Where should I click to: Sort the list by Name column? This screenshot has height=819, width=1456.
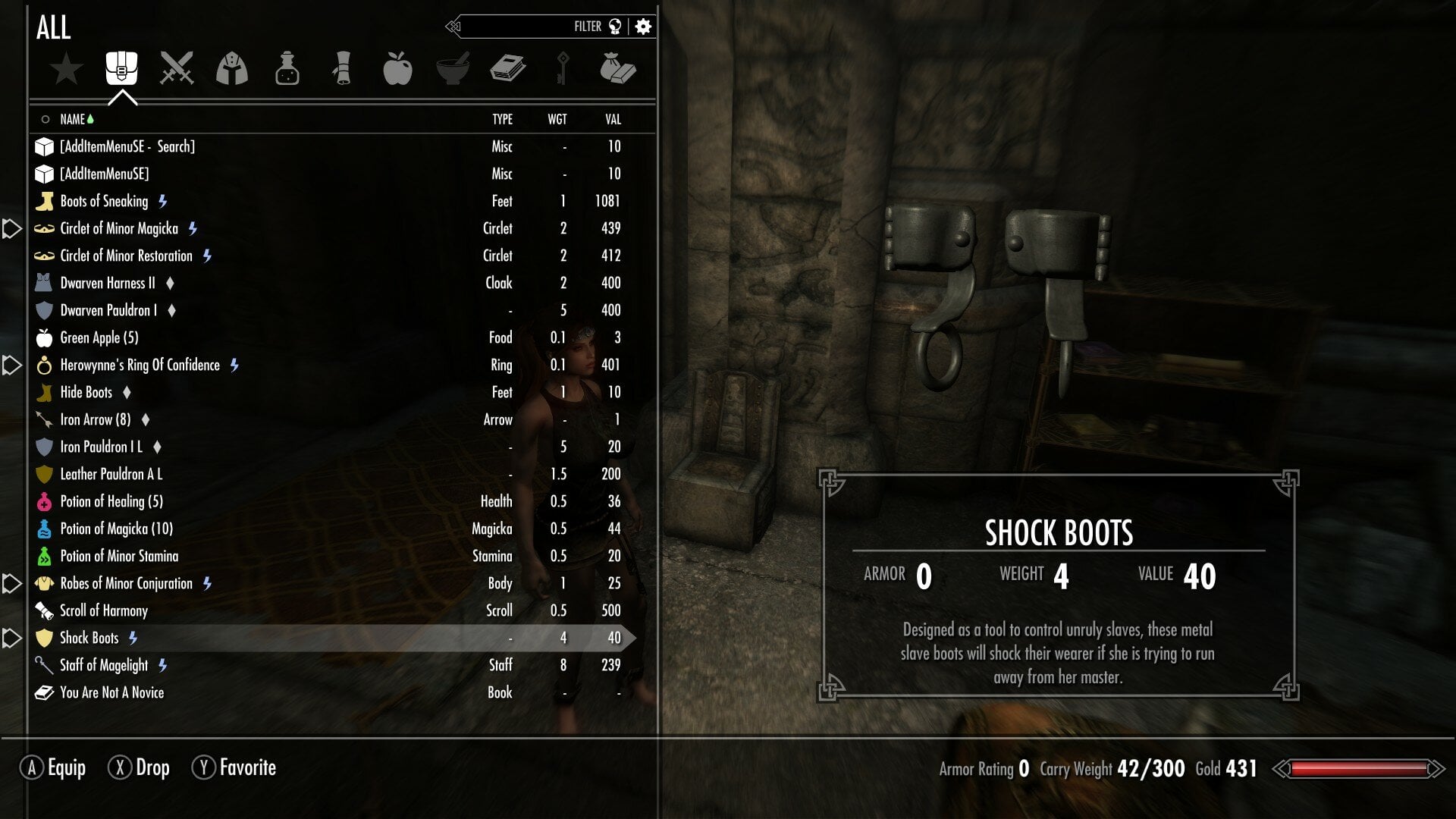pyautogui.click(x=73, y=119)
